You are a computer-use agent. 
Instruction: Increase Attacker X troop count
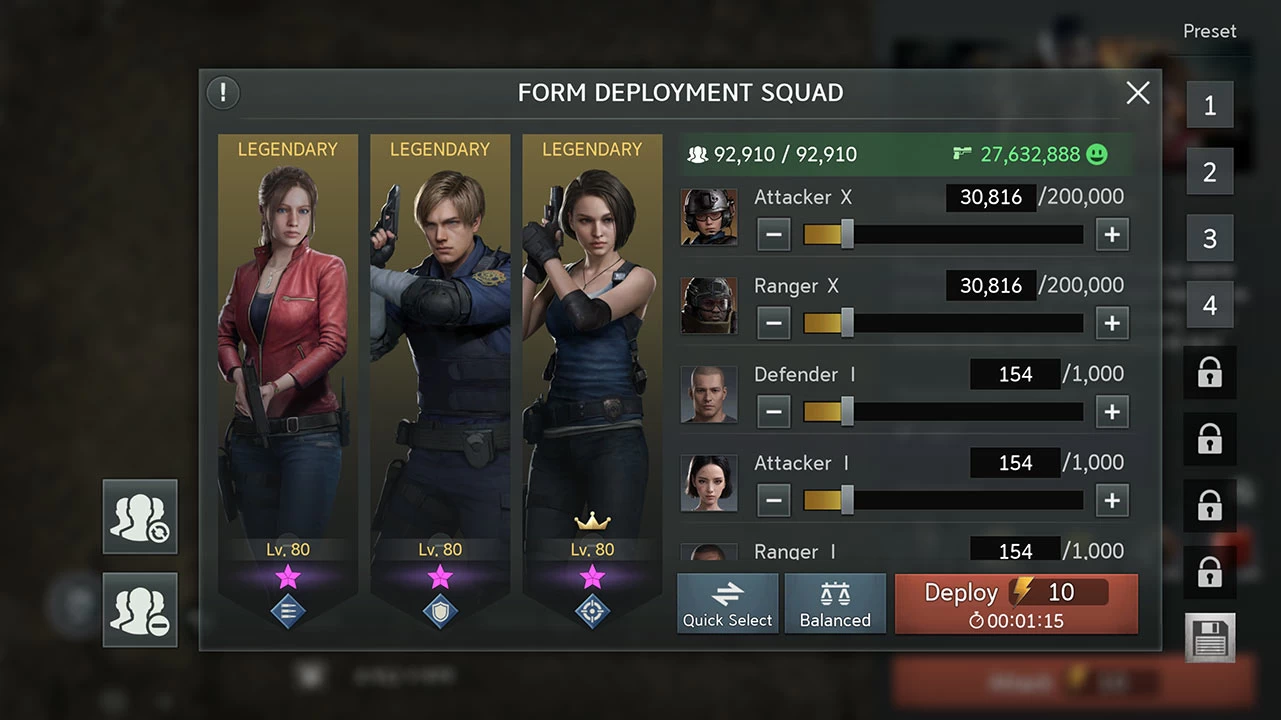(x=1111, y=235)
